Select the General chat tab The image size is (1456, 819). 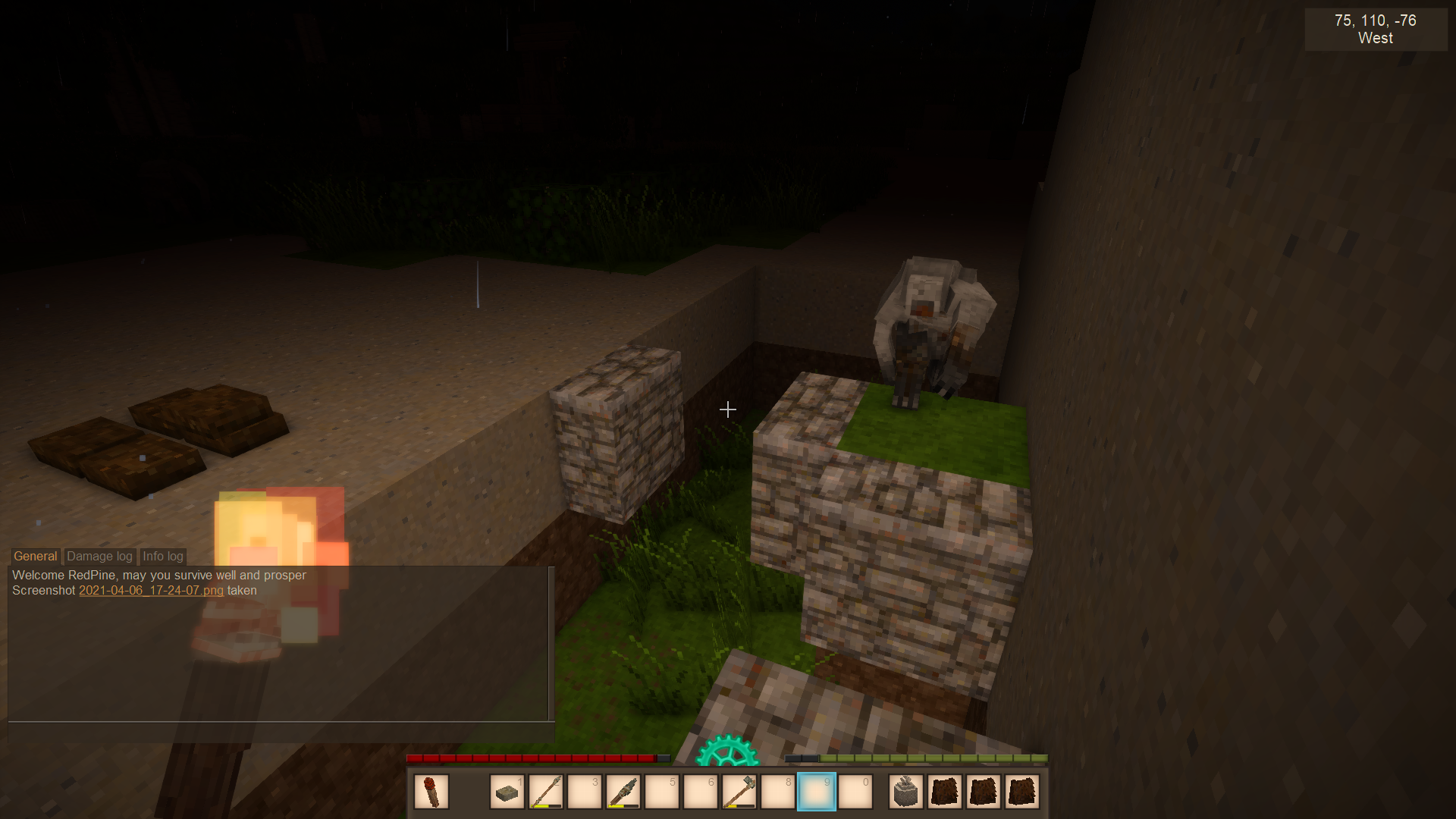point(36,557)
